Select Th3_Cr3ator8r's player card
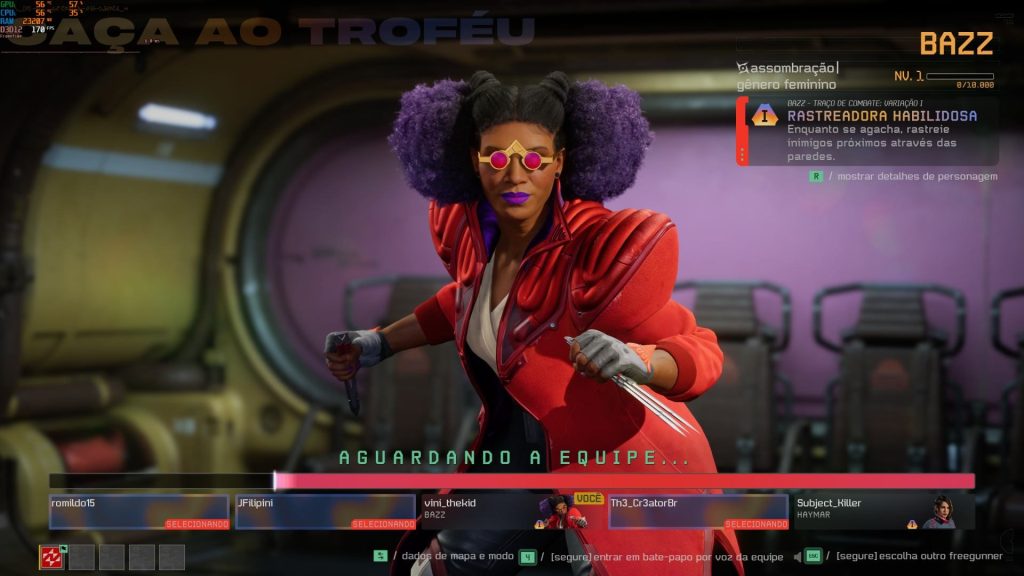This screenshot has height=576, width=1024. (x=697, y=511)
